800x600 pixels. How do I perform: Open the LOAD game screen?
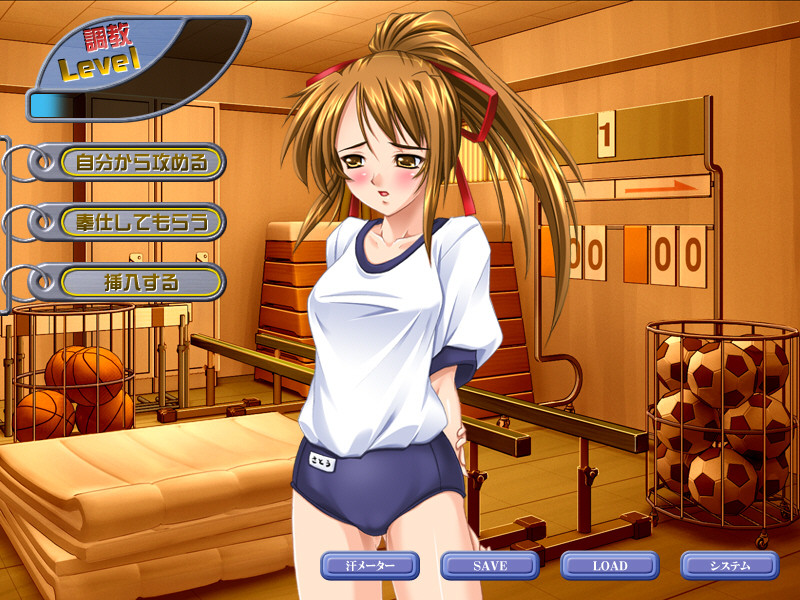coord(609,566)
